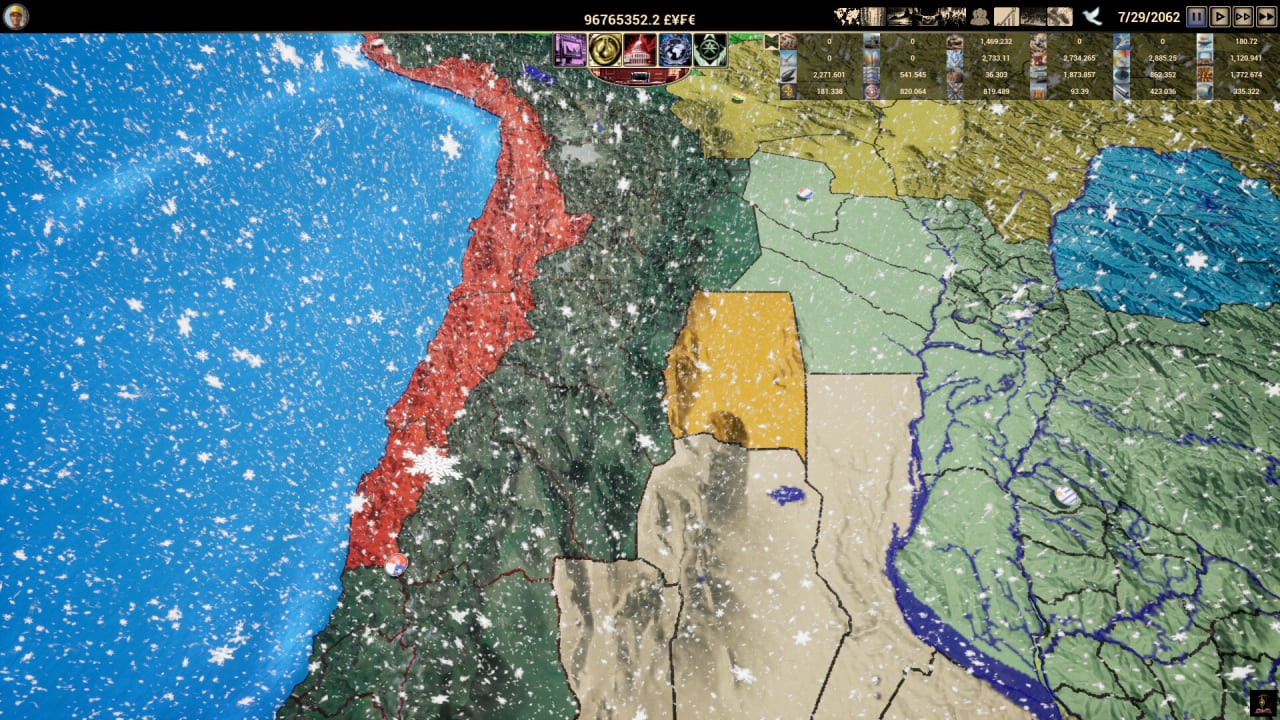Open the purple economy screen icon
This screenshot has height=720, width=1280.
point(570,49)
